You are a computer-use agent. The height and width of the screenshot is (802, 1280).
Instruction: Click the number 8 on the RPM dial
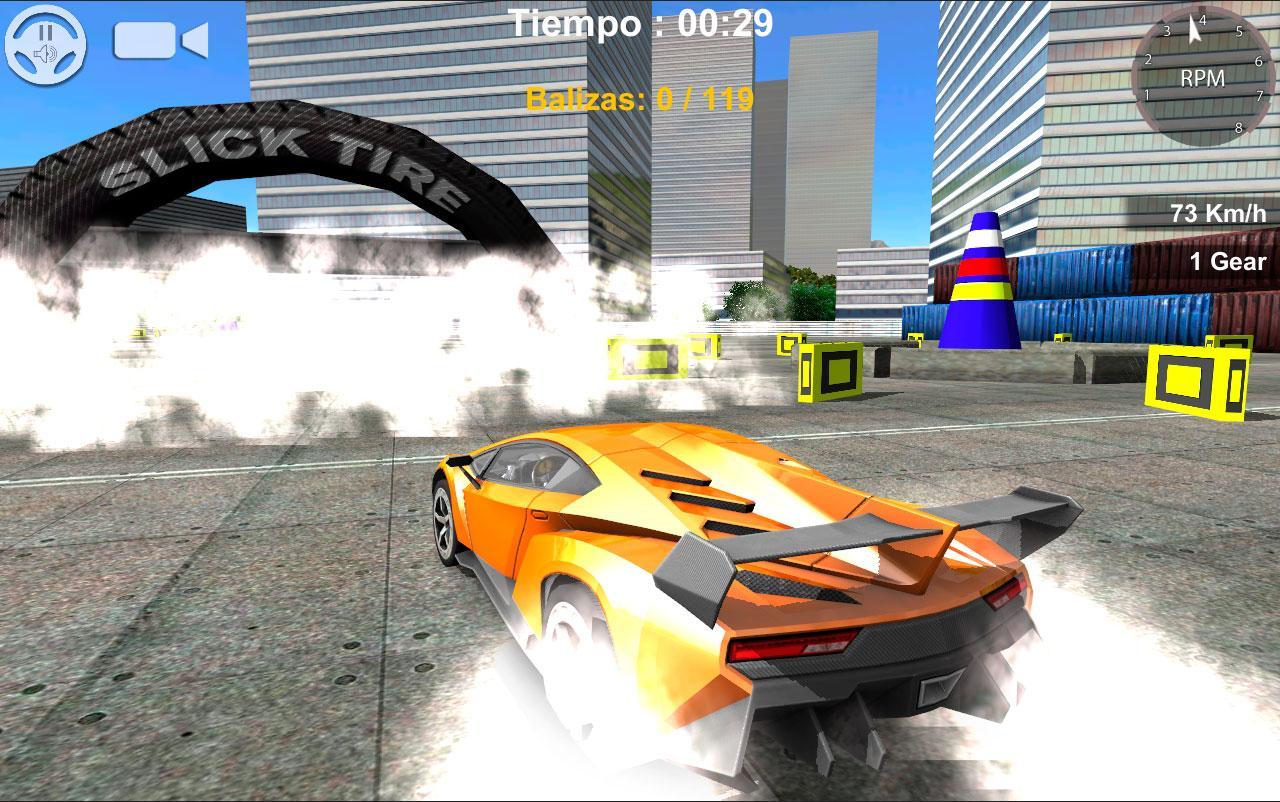click(x=1239, y=127)
